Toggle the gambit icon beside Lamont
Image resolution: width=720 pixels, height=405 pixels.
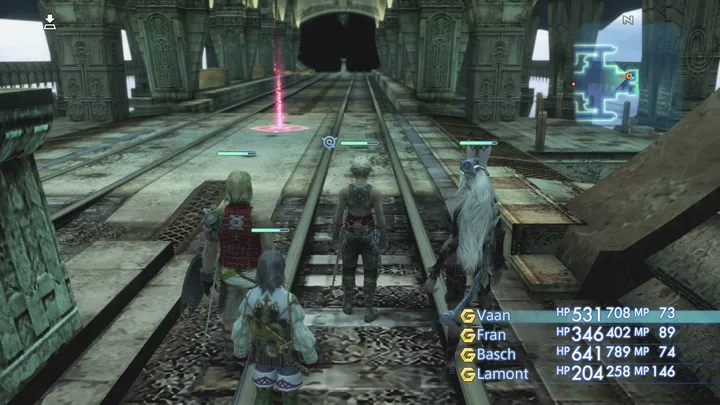467,374
